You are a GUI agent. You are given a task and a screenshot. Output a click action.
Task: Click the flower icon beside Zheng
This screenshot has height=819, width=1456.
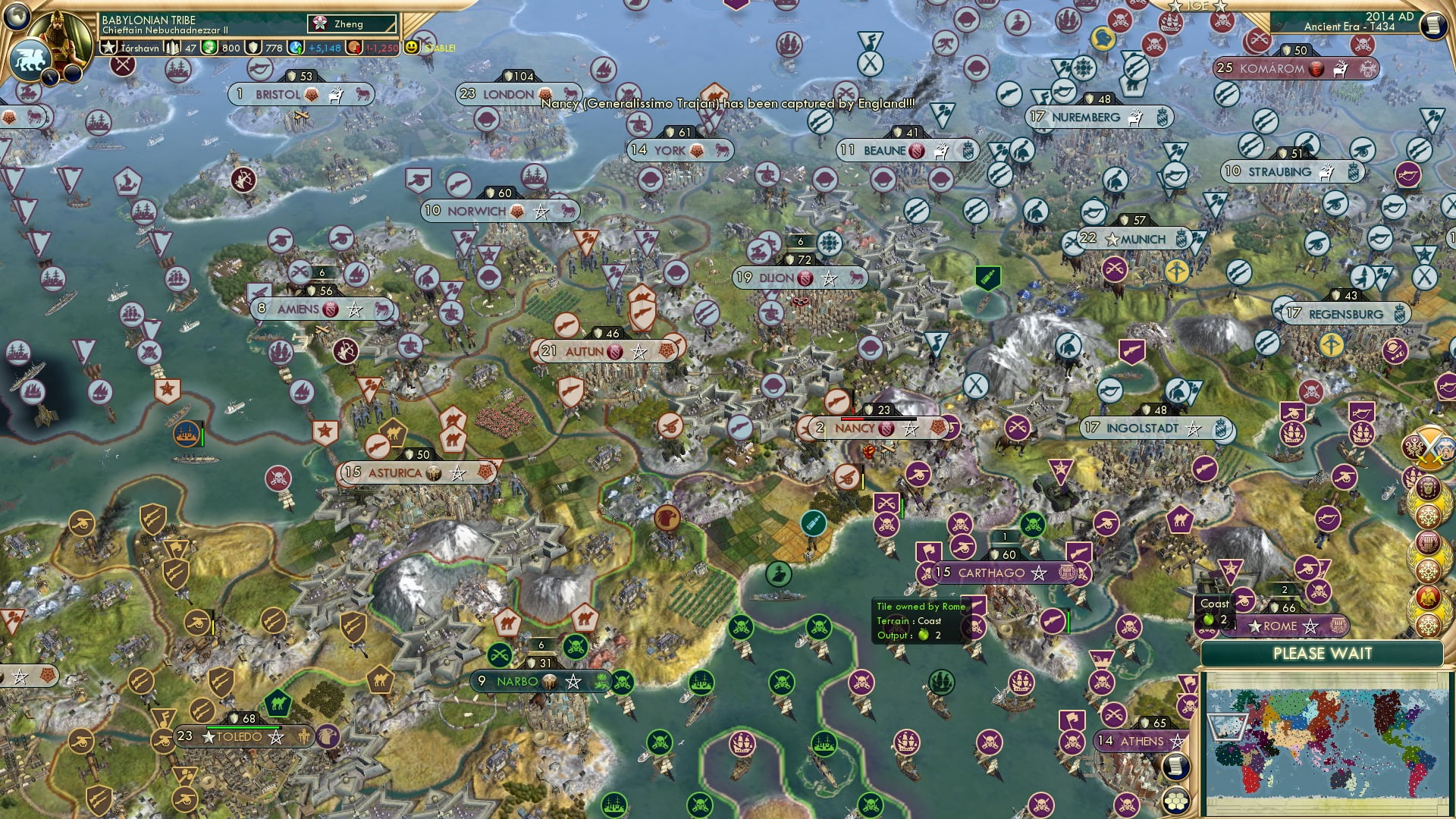320,24
